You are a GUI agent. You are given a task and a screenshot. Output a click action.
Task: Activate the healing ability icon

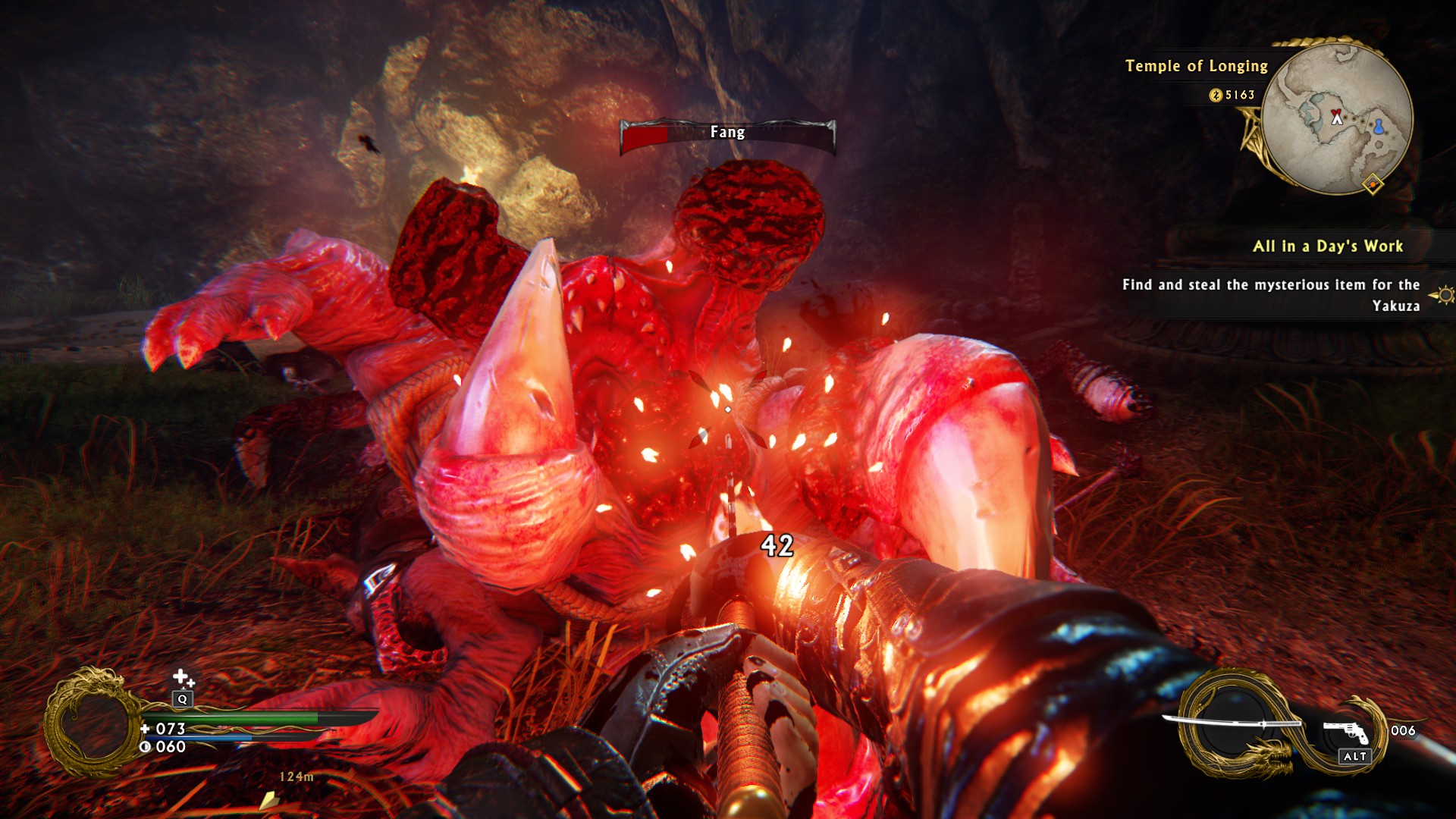(x=182, y=677)
